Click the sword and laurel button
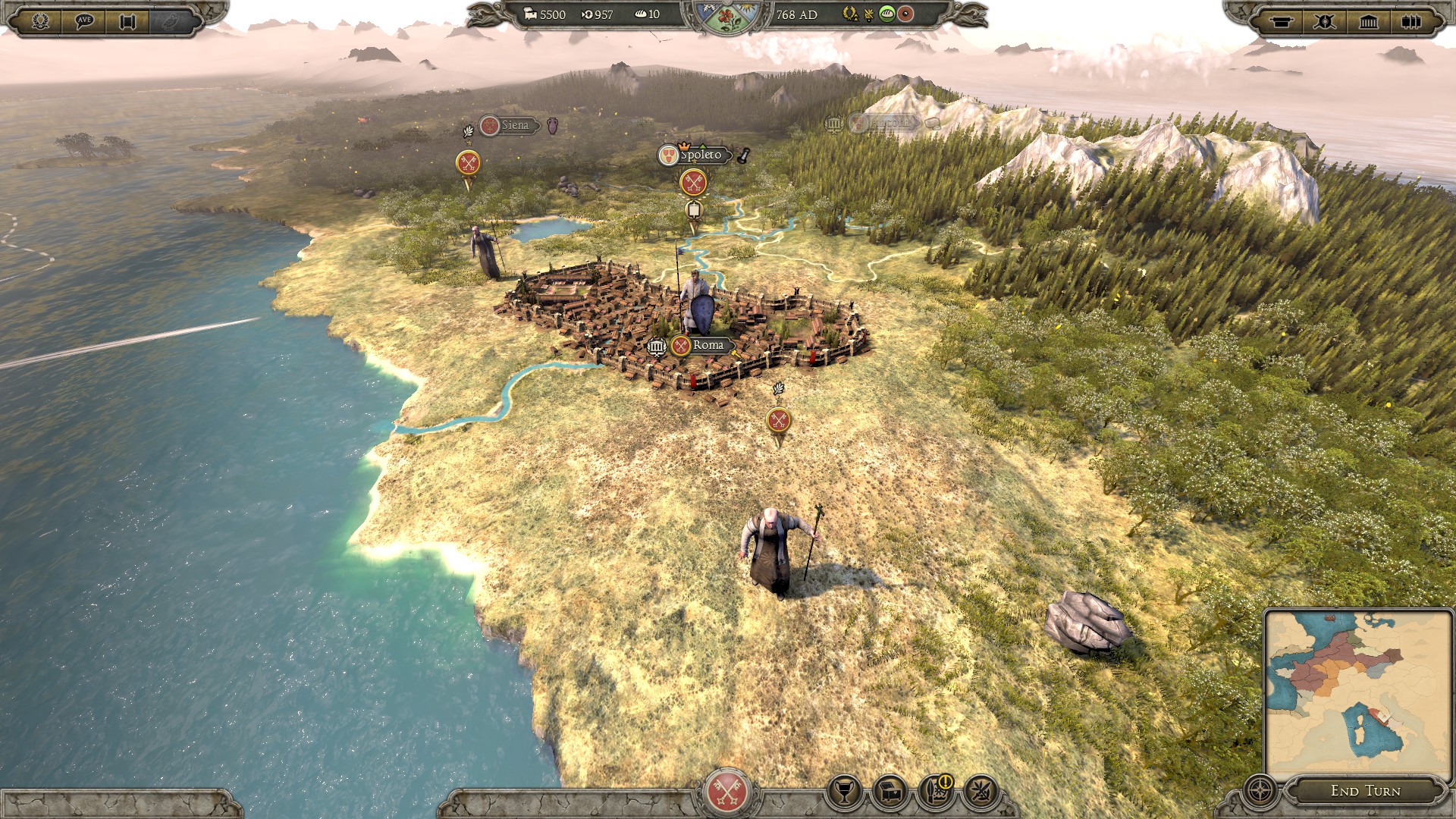 980,792
